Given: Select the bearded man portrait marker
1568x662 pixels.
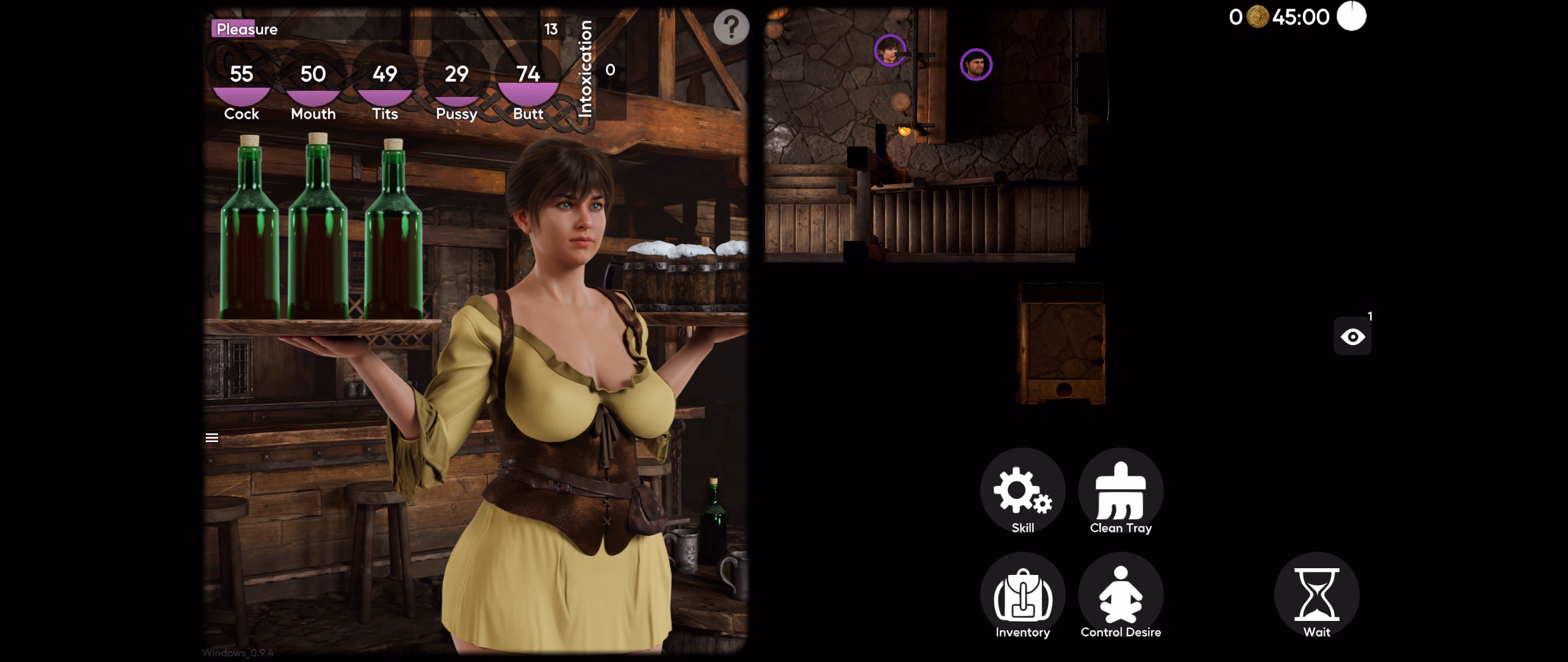Looking at the screenshot, I should click(976, 64).
